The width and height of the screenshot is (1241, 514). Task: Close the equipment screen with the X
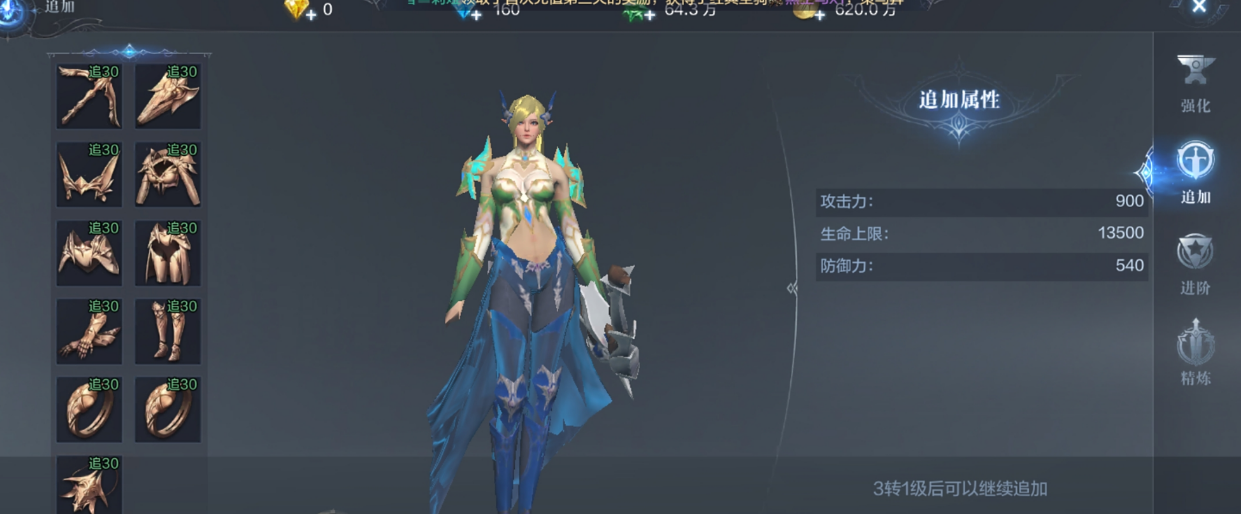(x=1199, y=8)
